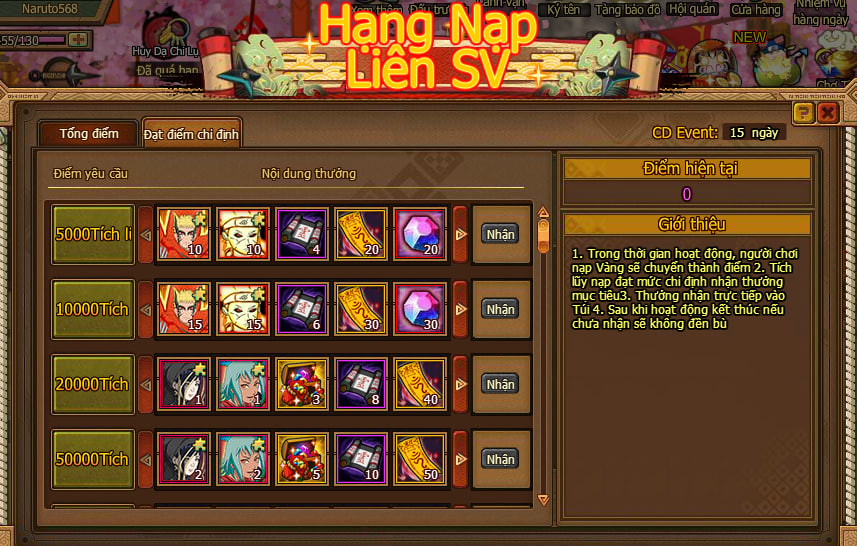Screen dimensions: 857x546
Task: Select the purple scroll reward with quantity 10
Action: coord(361,459)
